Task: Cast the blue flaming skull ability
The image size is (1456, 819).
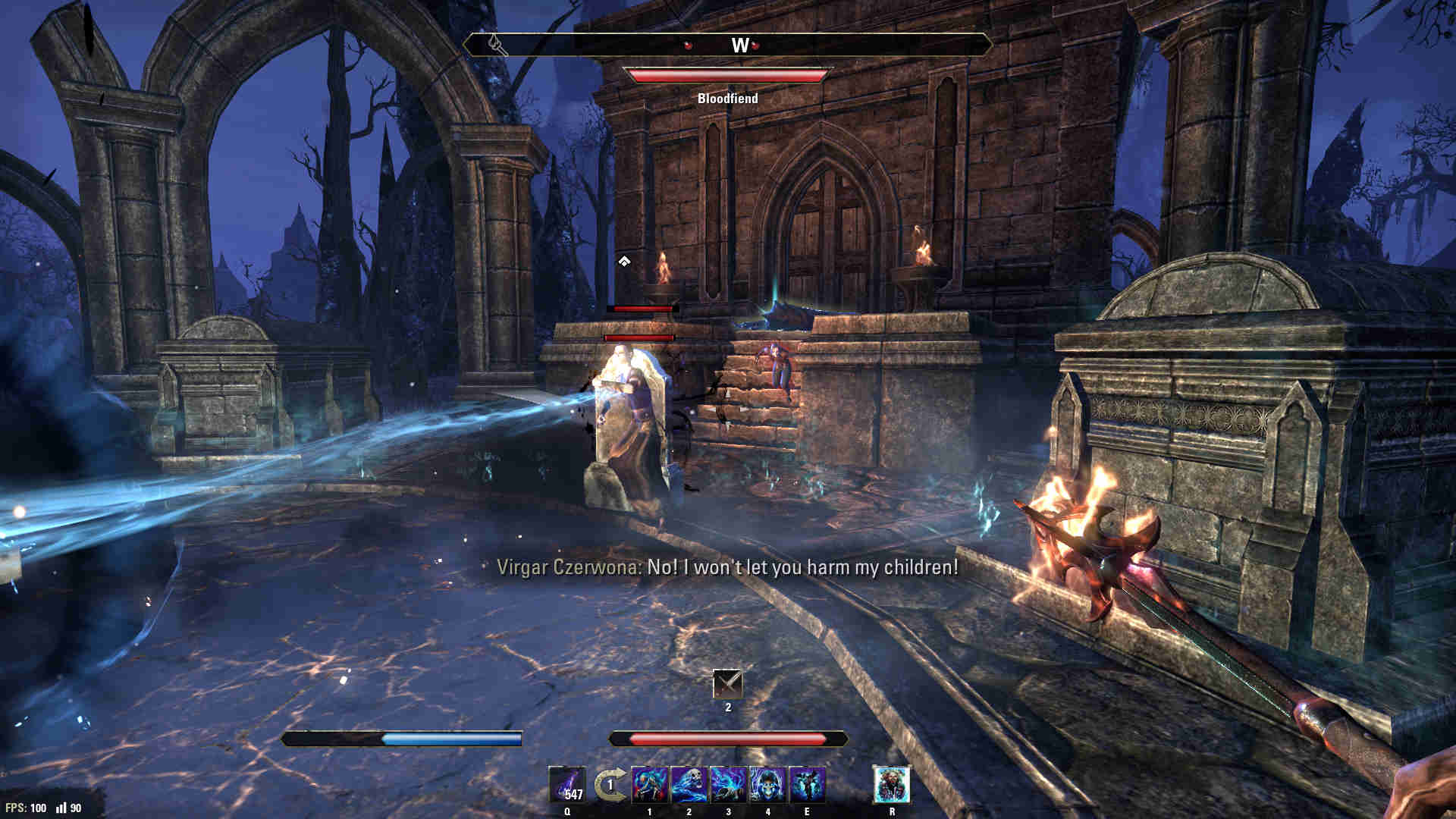Action: (689, 785)
